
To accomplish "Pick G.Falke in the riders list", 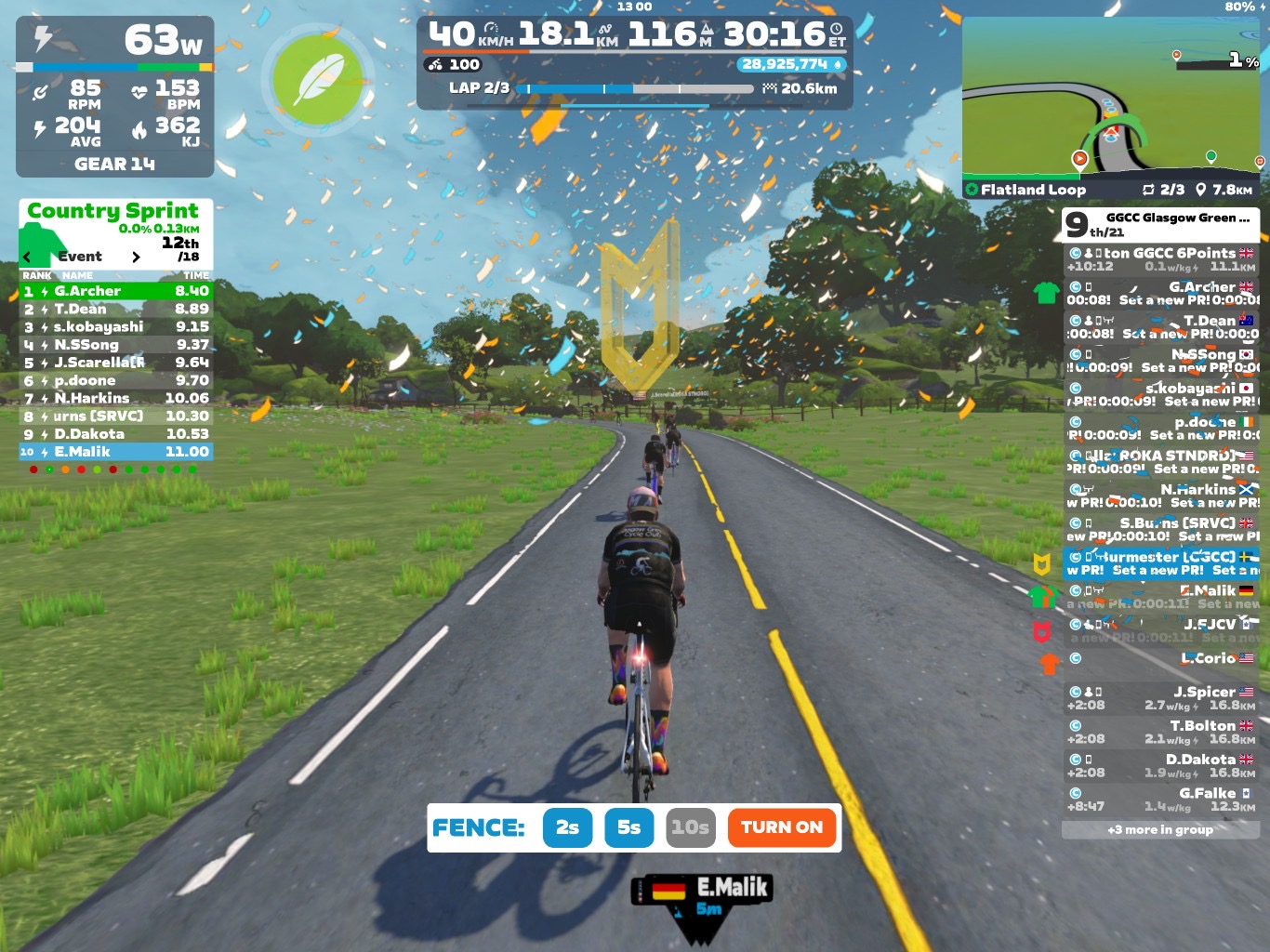I will [1160, 800].
